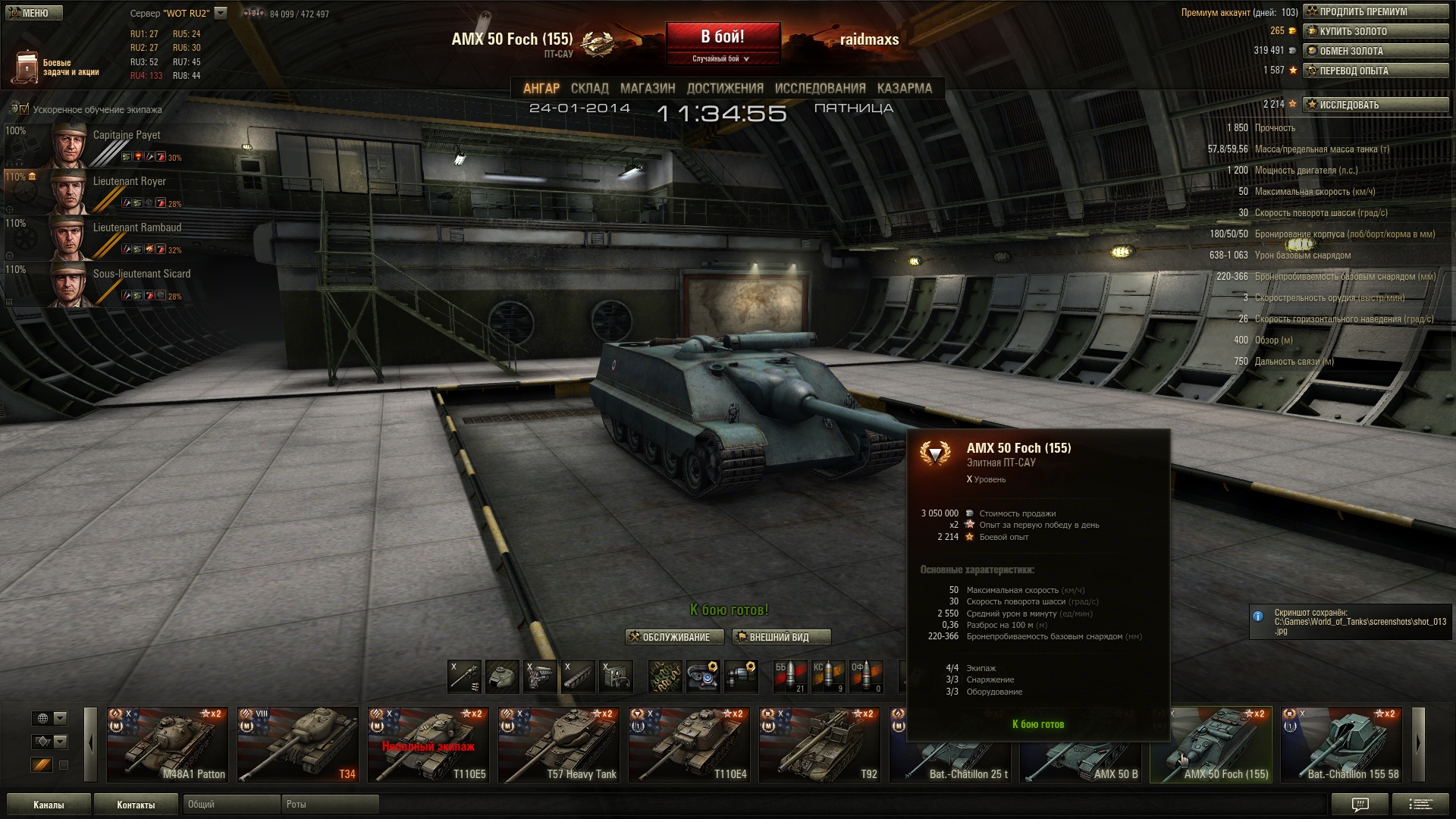Select the T57 Heavy Tank in carousel
Image resolution: width=1456 pixels, height=819 pixels.
[559, 745]
